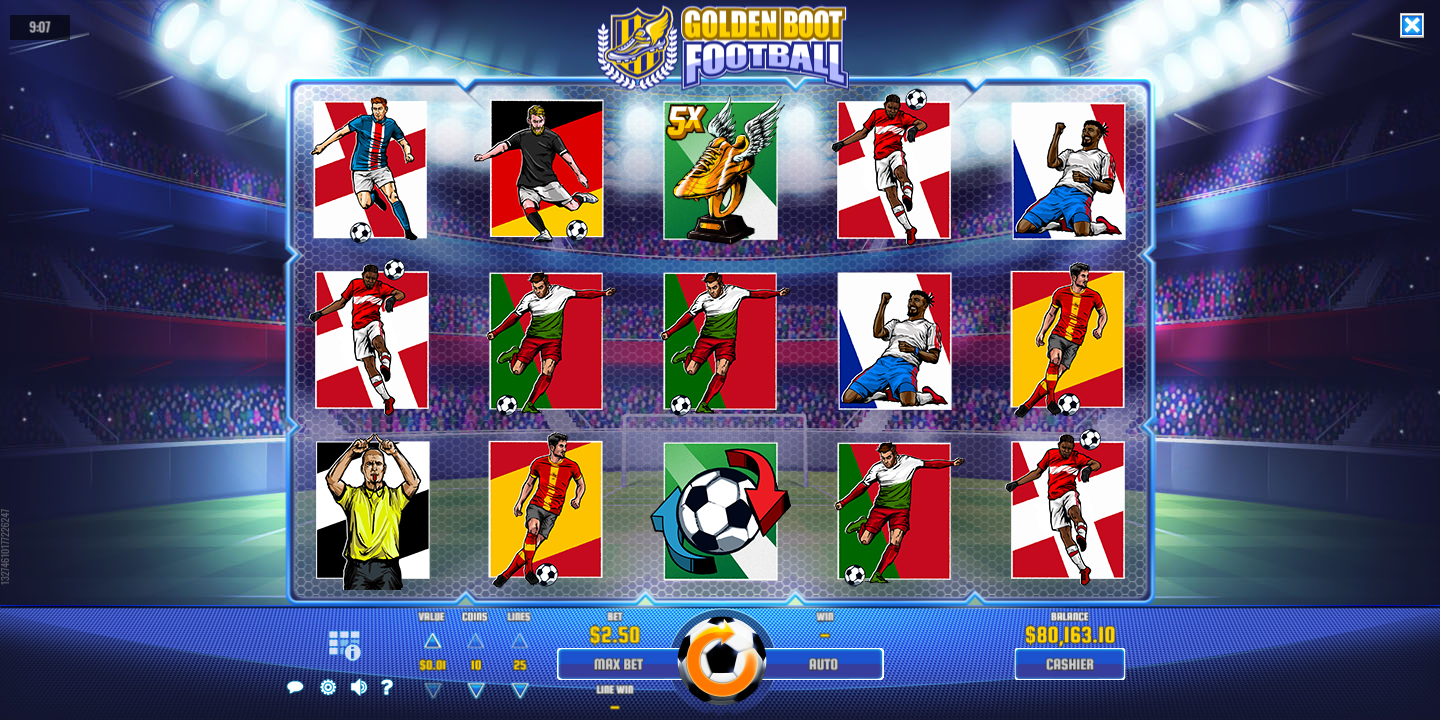Decrease the number of lines

coord(519,689)
